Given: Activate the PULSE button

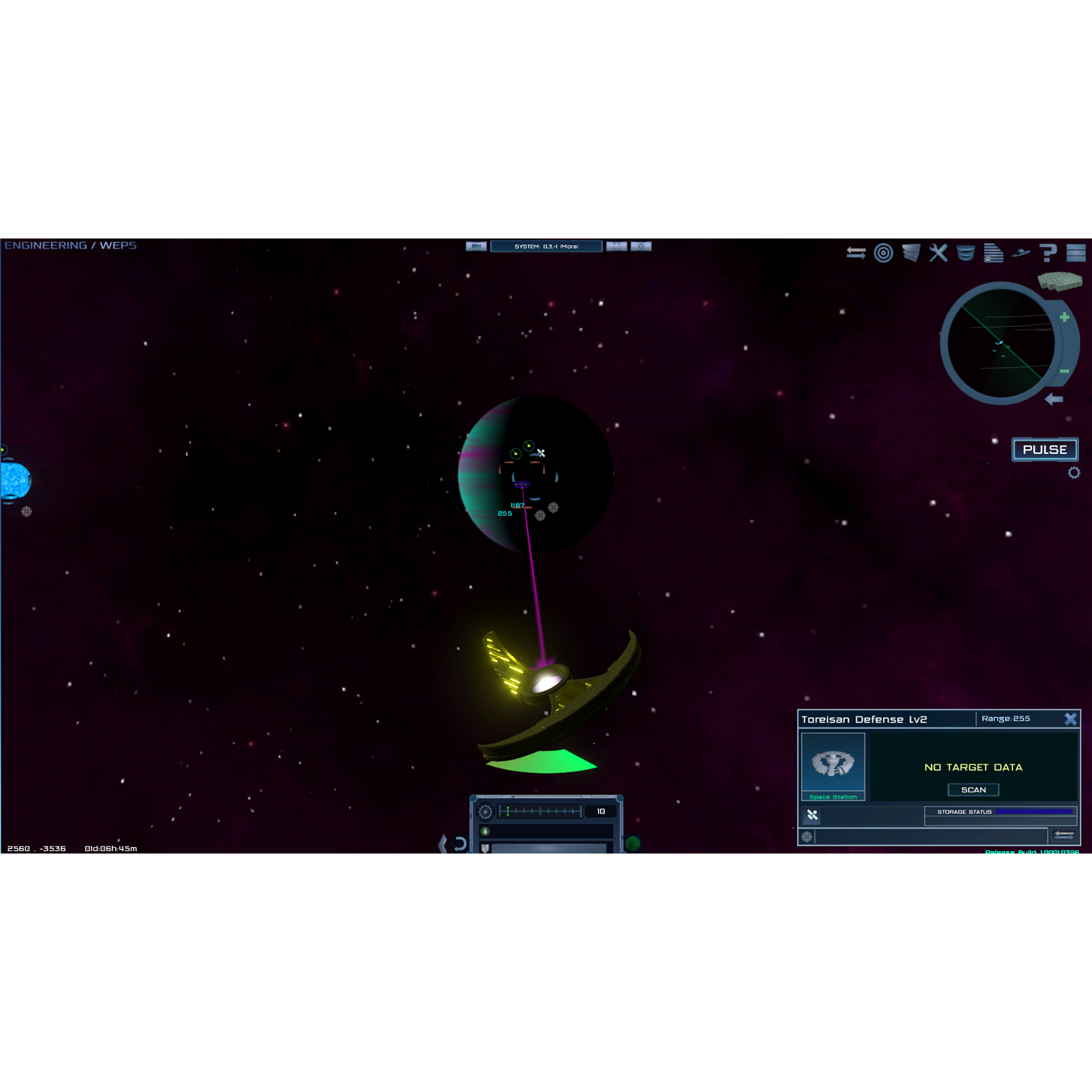Looking at the screenshot, I should click(x=1045, y=449).
